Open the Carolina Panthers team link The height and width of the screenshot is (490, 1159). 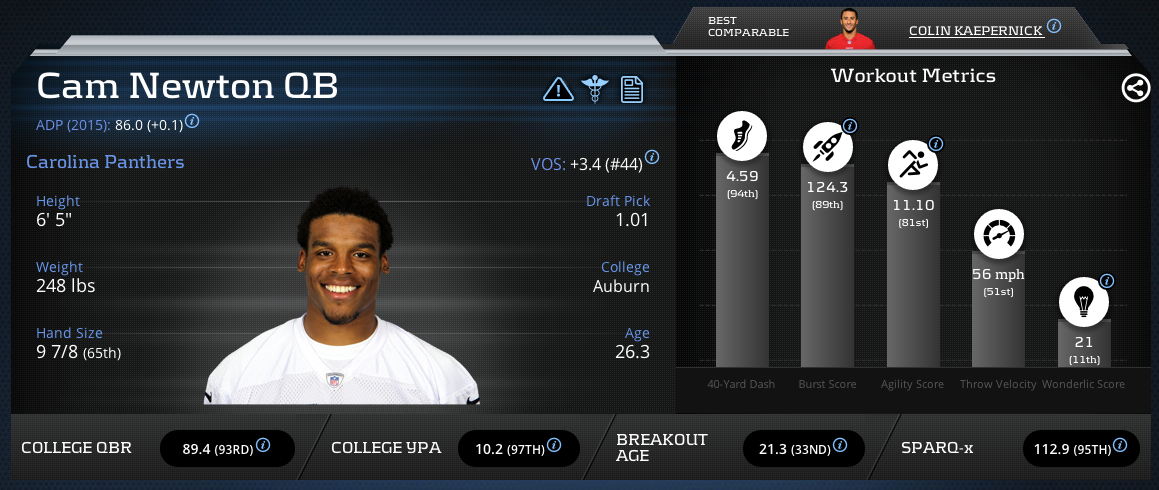pyautogui.click(x=105, y=162)
